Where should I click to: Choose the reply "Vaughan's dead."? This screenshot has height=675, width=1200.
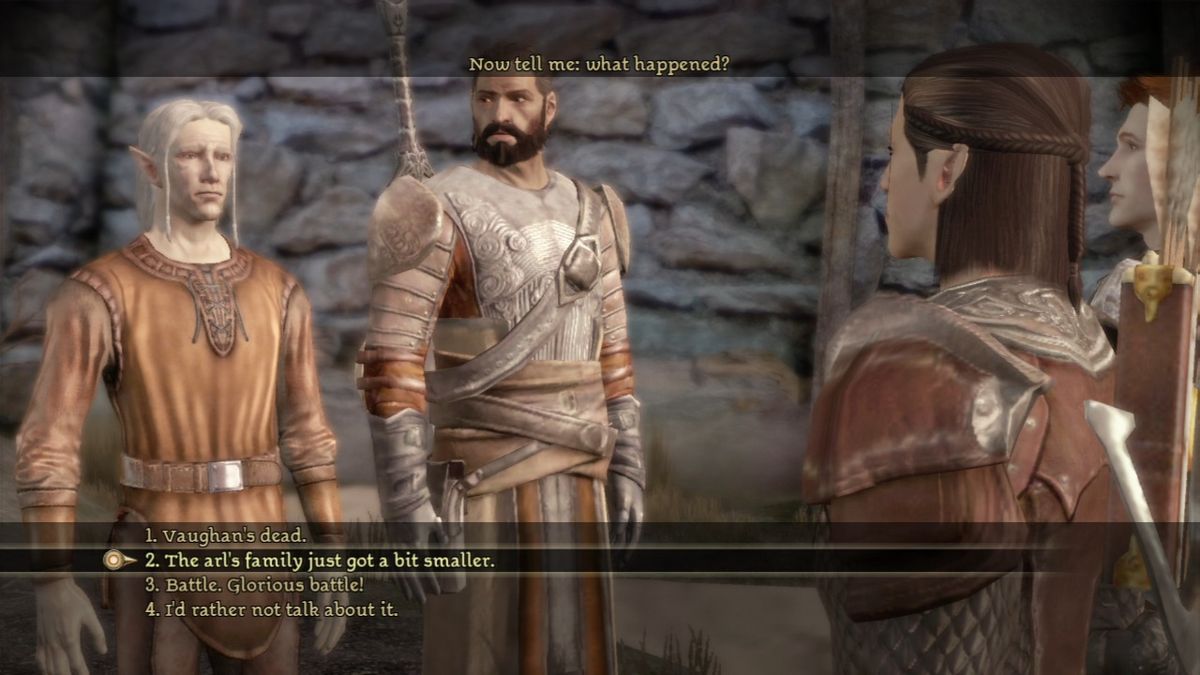coord(225,535)
